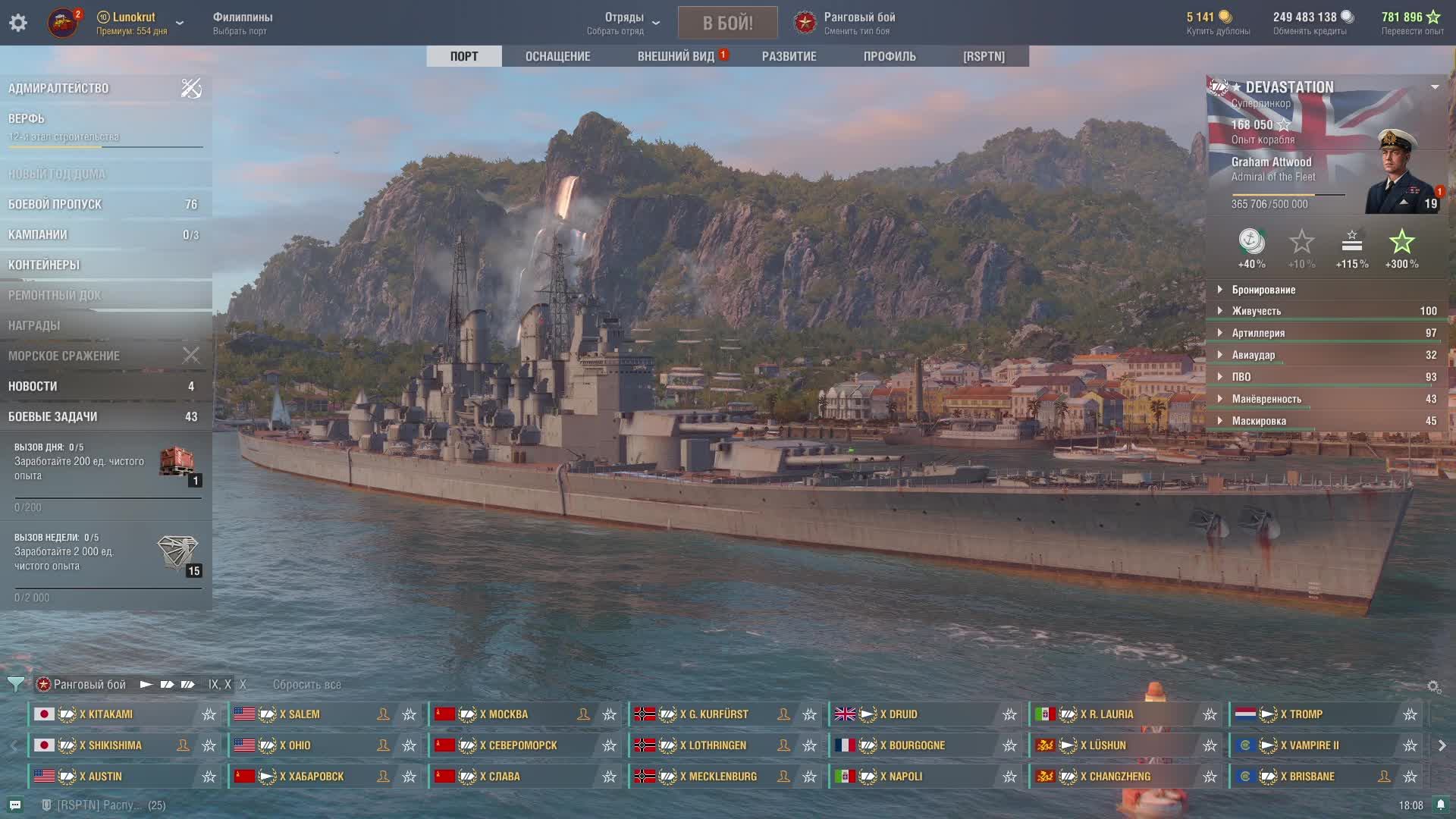This screenshot has height=819, width=1456.
Task: Start battle with В БОЙ! button
Action: coord(727,23)
